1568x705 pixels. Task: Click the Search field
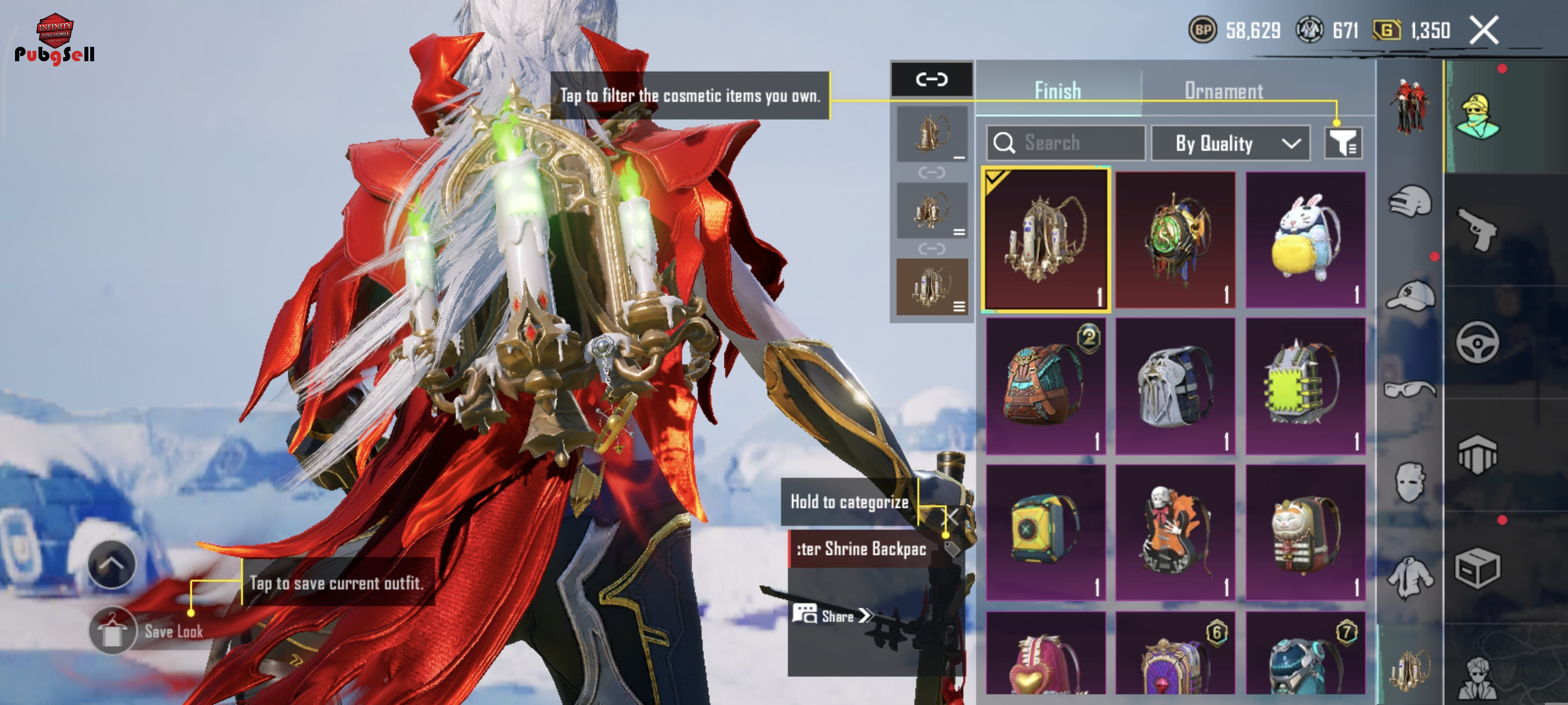(x=1066, y=143)
